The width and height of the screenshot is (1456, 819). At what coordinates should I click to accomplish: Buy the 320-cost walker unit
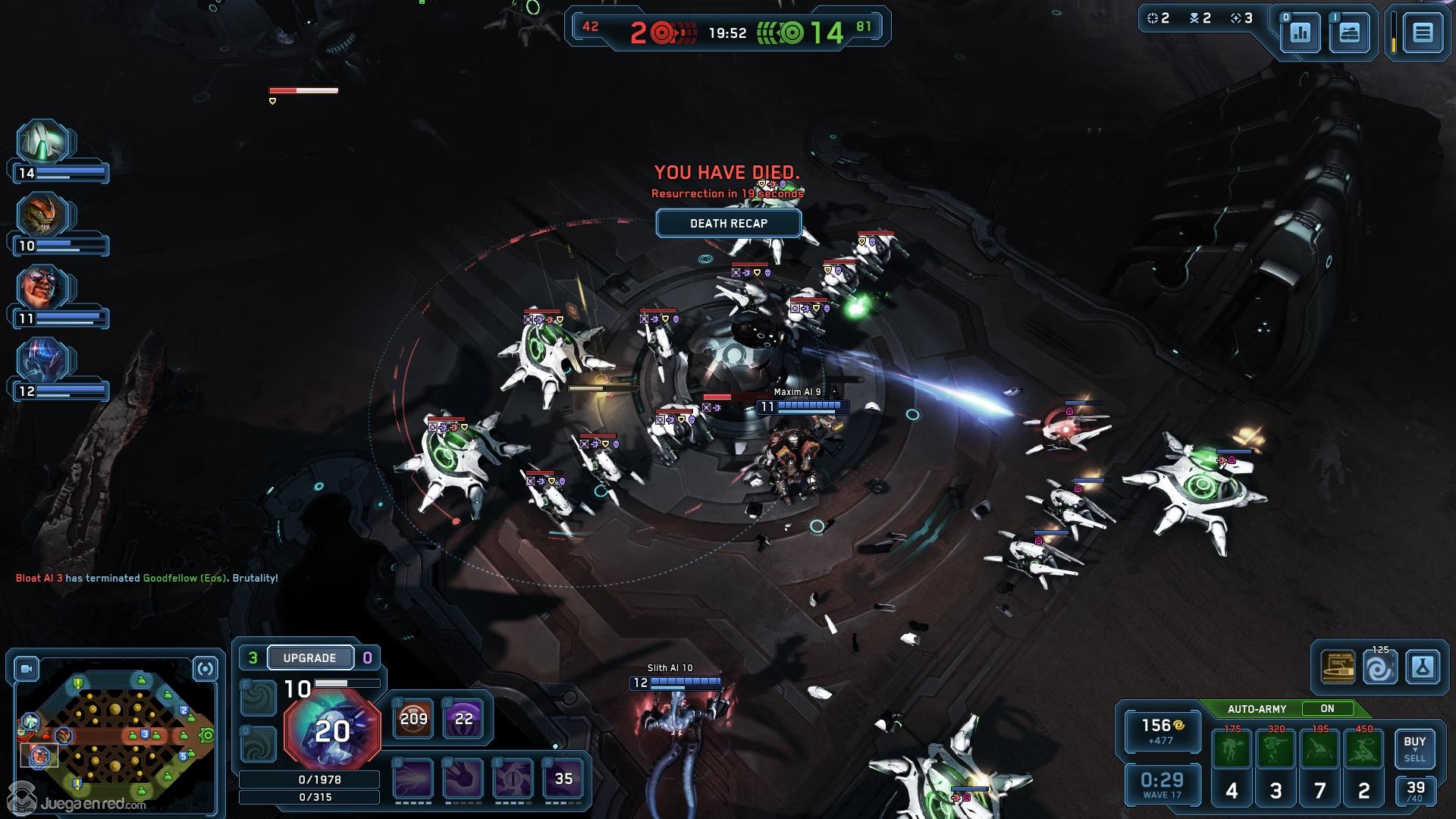point(1276,749)
